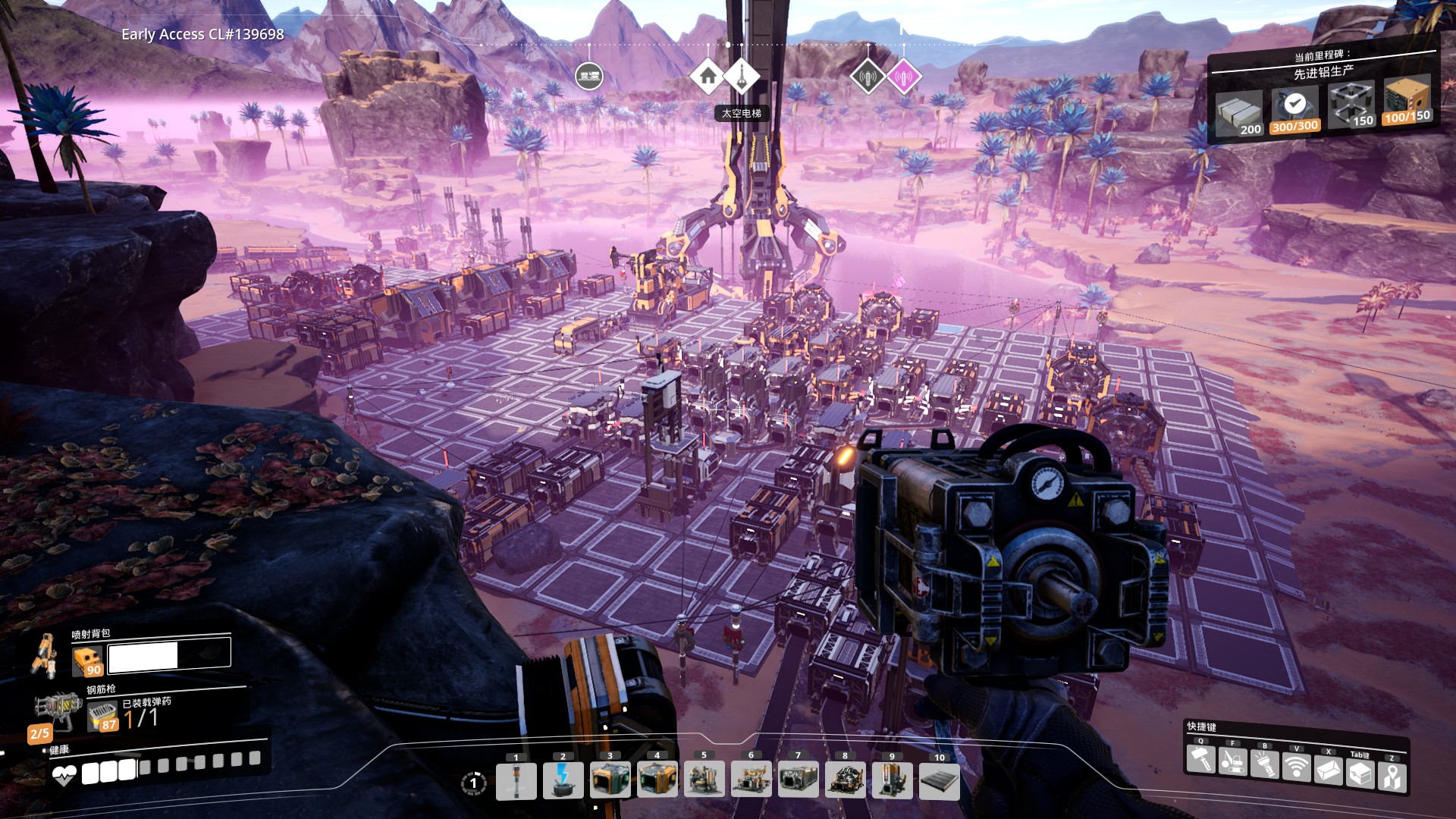Viewport: 1456px width, 819px height.
Task: Click the pink radio tower compass marker
Action: (x=903, y=76)
